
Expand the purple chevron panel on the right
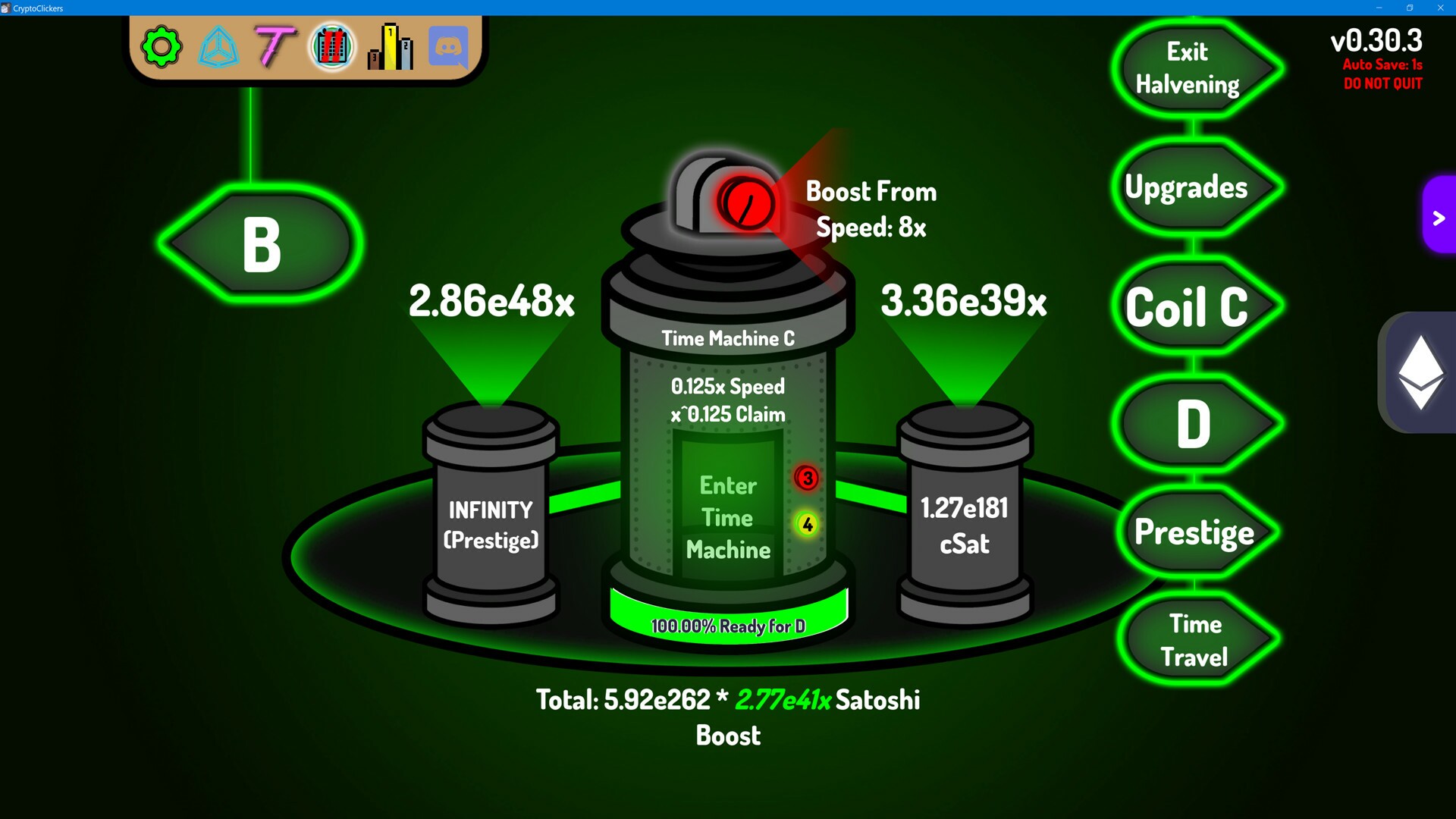coord(1438,219)
